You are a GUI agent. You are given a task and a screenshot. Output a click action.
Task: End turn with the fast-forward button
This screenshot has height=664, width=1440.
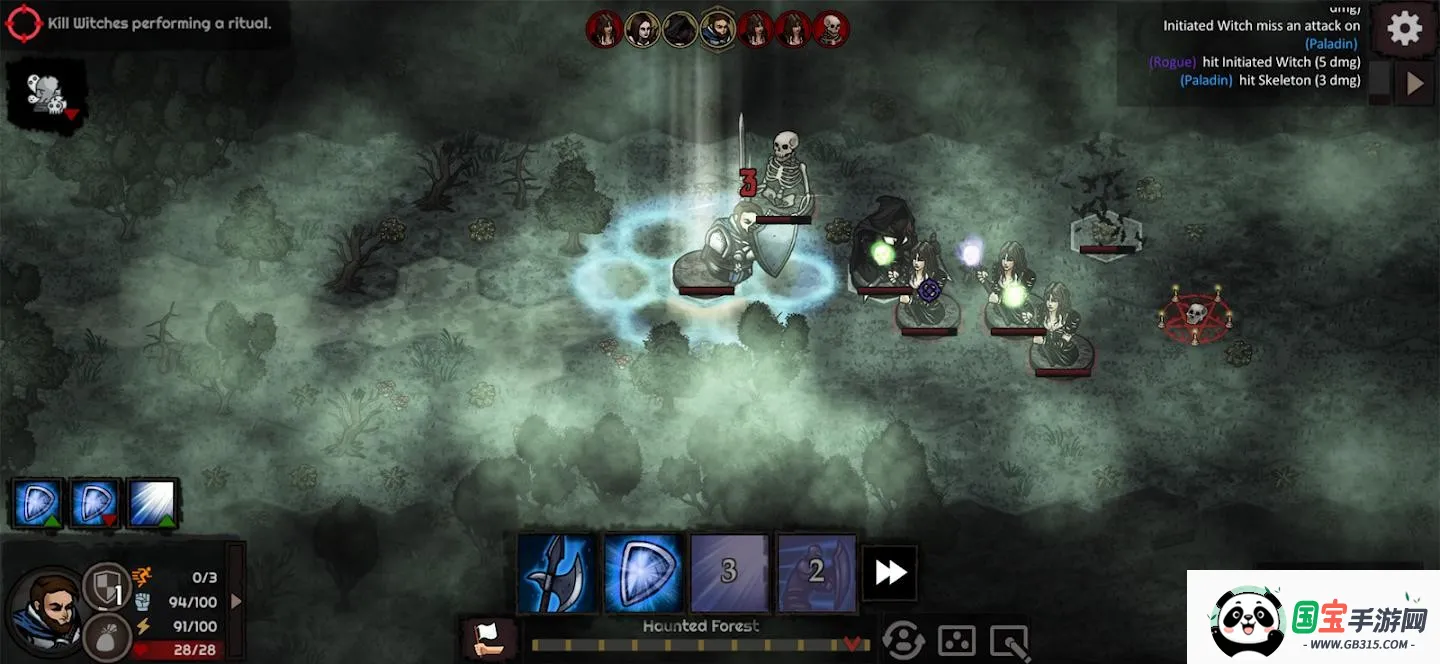tap(890, 572)
